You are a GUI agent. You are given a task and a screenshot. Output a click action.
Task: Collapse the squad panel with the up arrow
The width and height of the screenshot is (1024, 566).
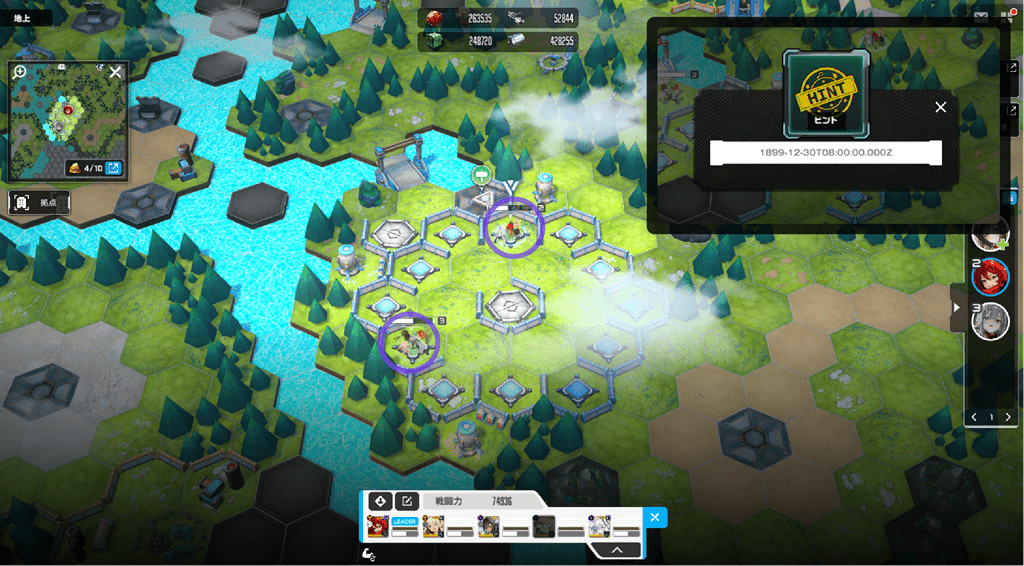617,549
